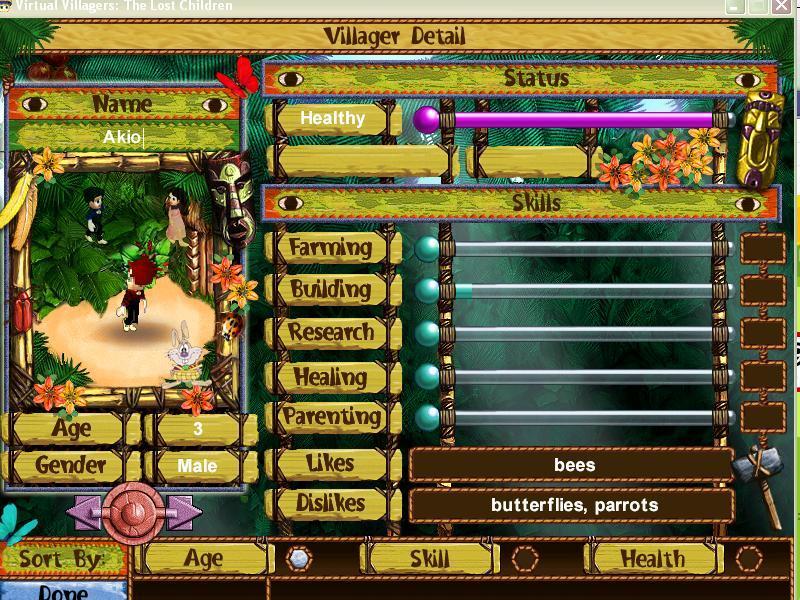The width and height of the screenshot is (800, 600).
Task: Minimize the Virtual Villagers window
Action: [x=737, y=6]
